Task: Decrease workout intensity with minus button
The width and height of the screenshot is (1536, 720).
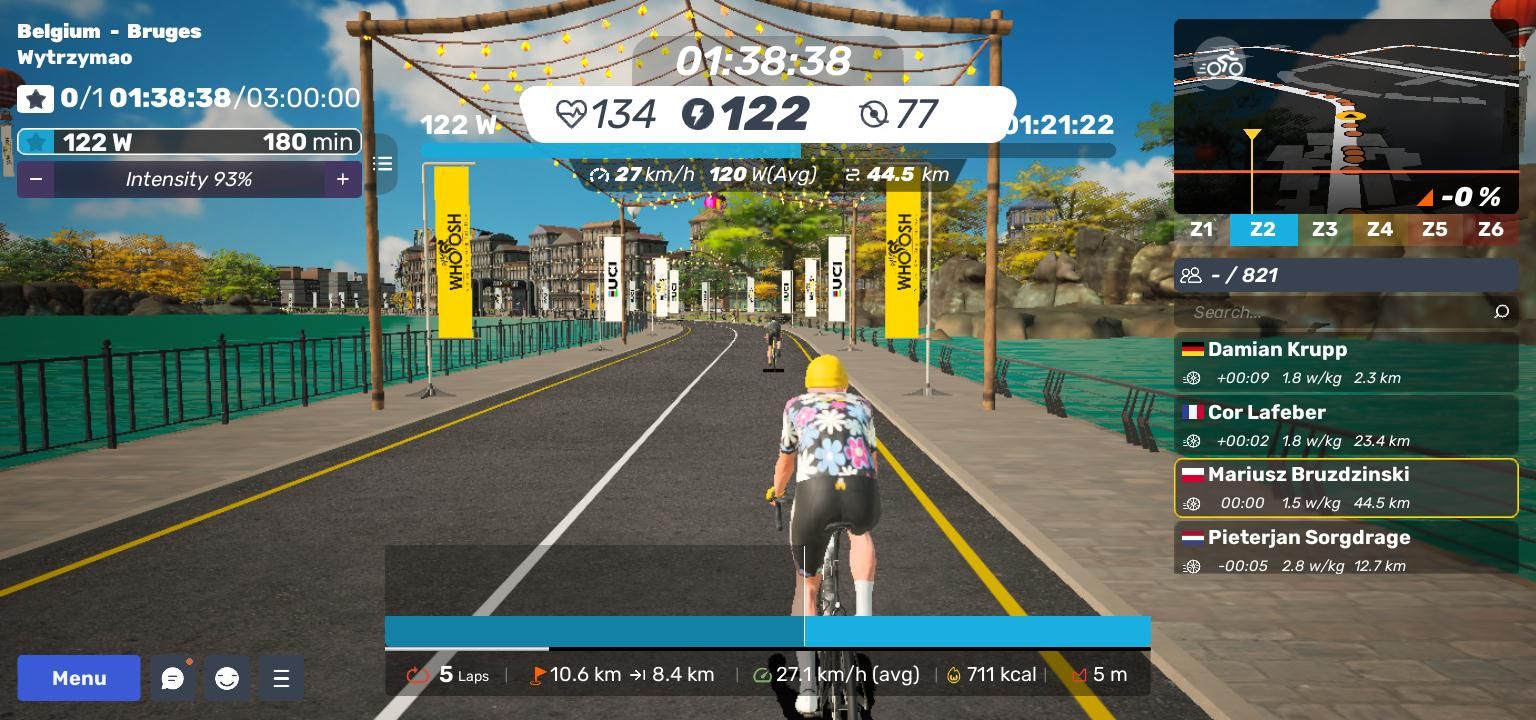Action: click(36, 179)
